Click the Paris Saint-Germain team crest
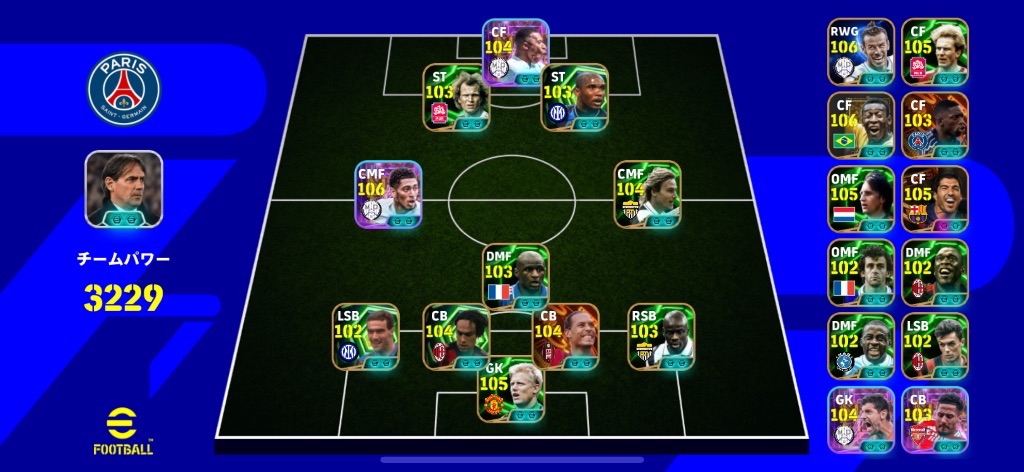This screenshot has height=472, width=1024. pyautogui.click(x=124, y=88)
